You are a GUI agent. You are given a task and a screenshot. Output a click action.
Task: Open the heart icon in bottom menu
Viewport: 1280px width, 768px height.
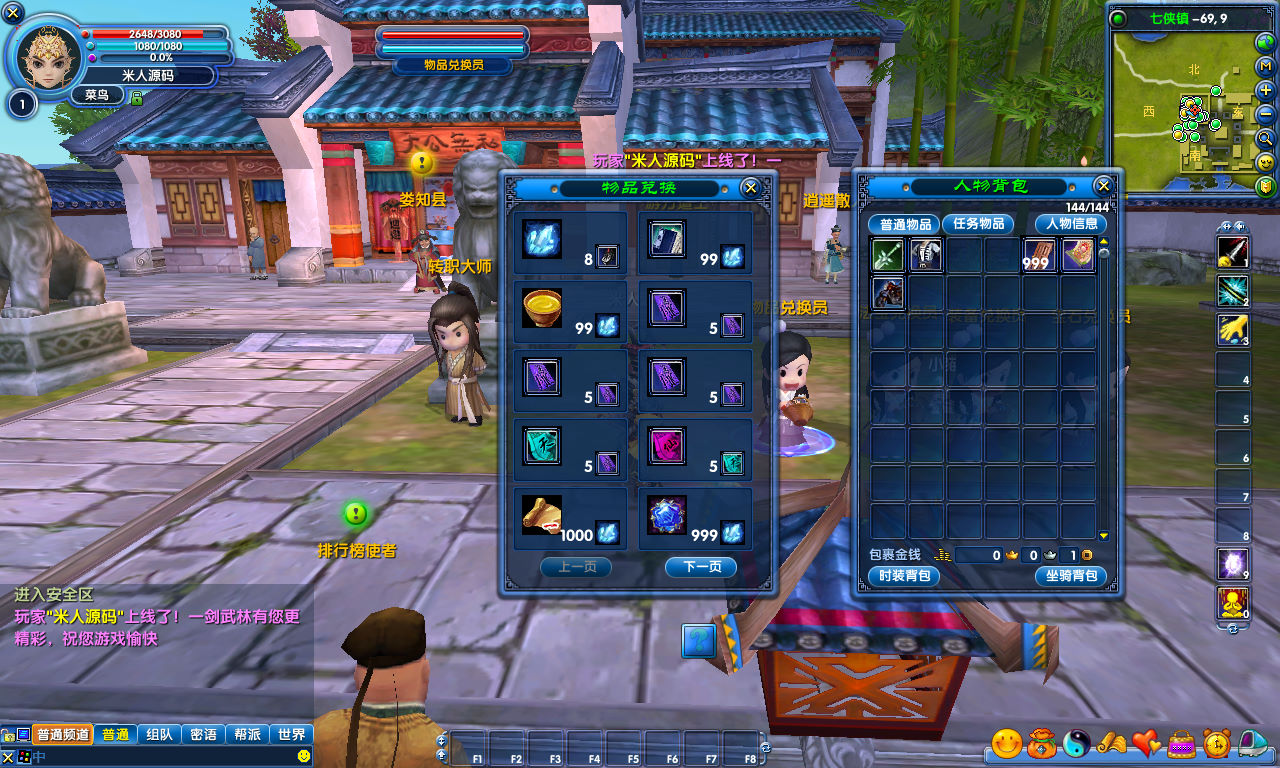[1146, 743]
